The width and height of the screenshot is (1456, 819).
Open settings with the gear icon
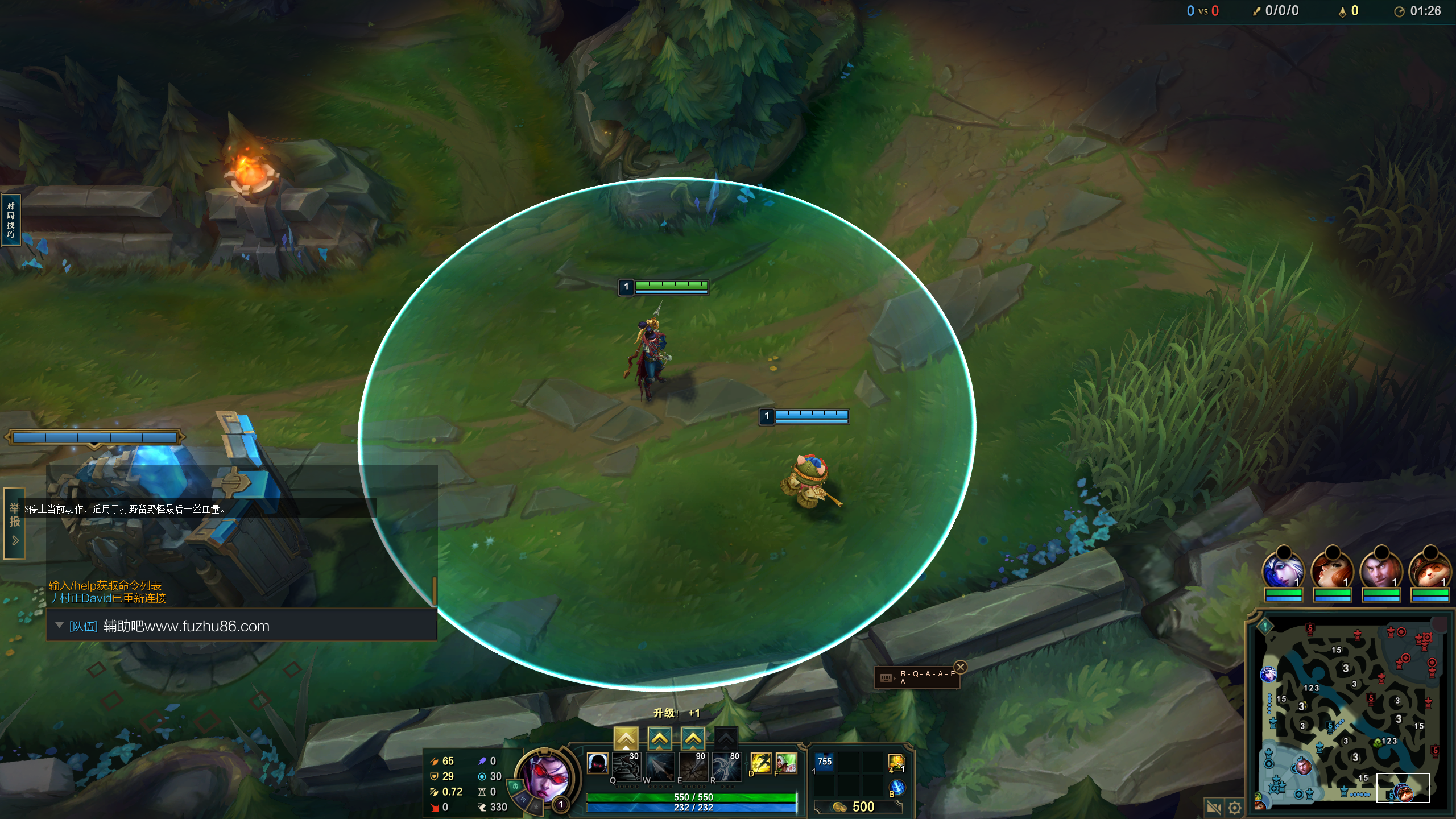1235,807
